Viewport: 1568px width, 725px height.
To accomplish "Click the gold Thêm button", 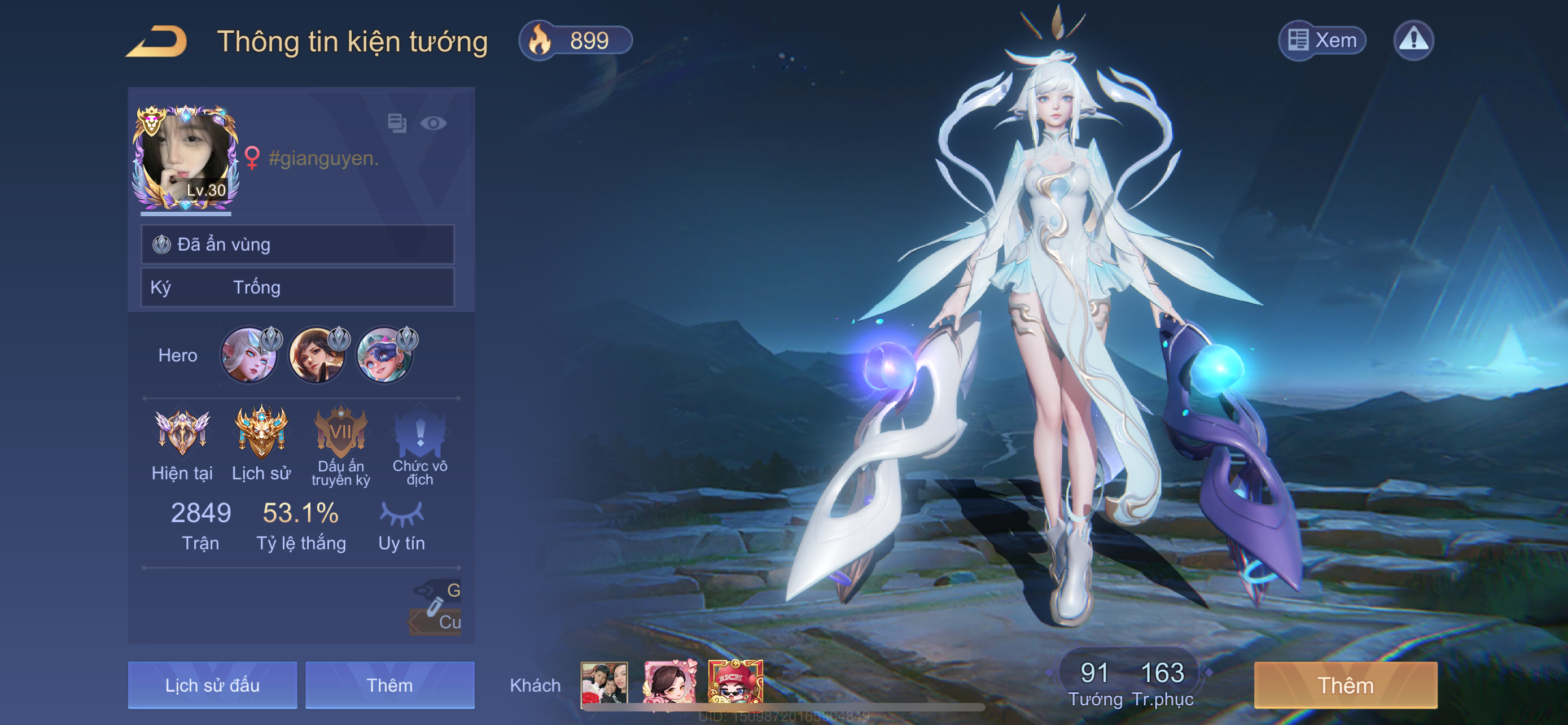I will (x=1345, y=685).
